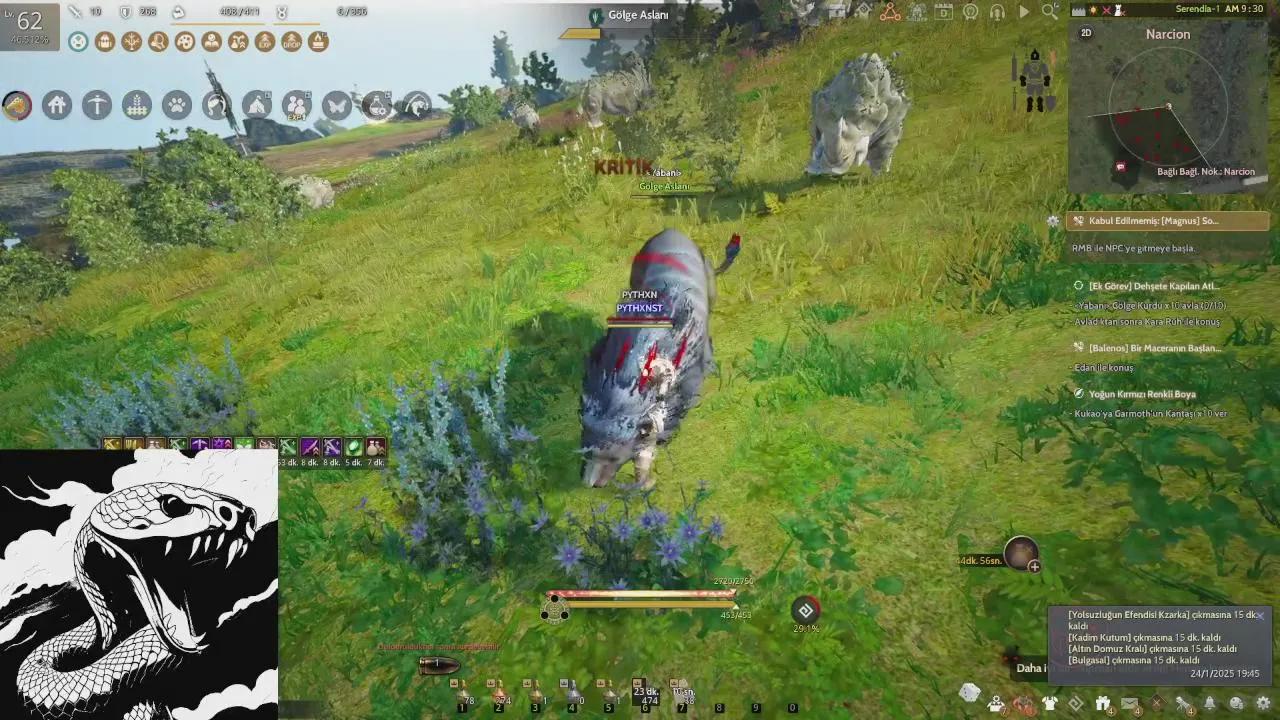Click the Serendia-1 server label
The image size is (1280, 720).
[x=1198, y=9]
